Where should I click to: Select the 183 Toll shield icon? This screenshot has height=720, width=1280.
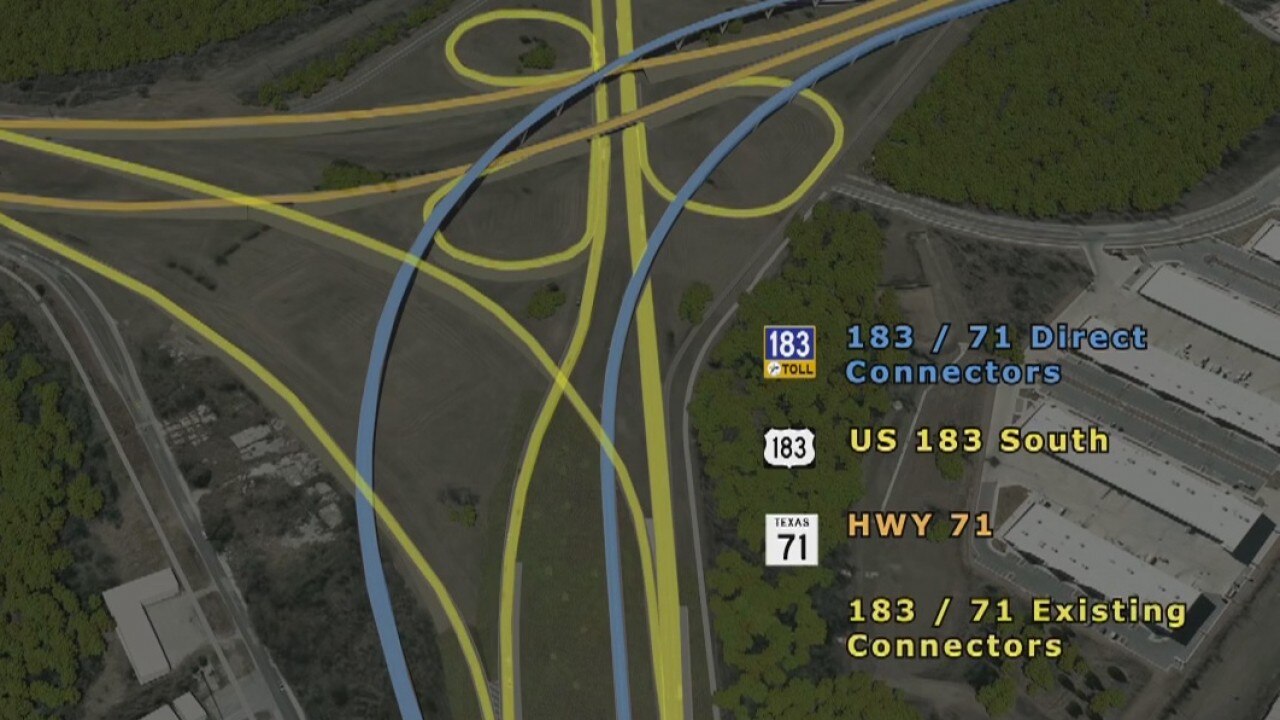[x=790, y=352]
